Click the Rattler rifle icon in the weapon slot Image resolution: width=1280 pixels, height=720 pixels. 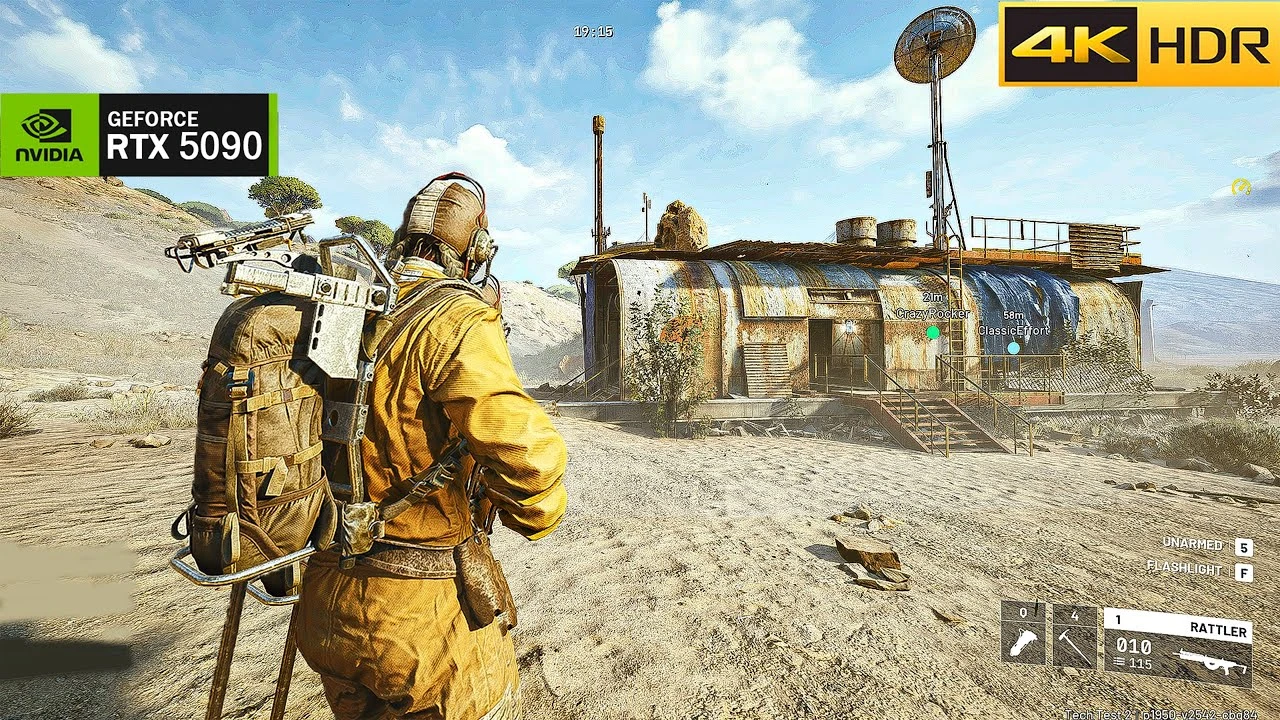click(1208, 660)
